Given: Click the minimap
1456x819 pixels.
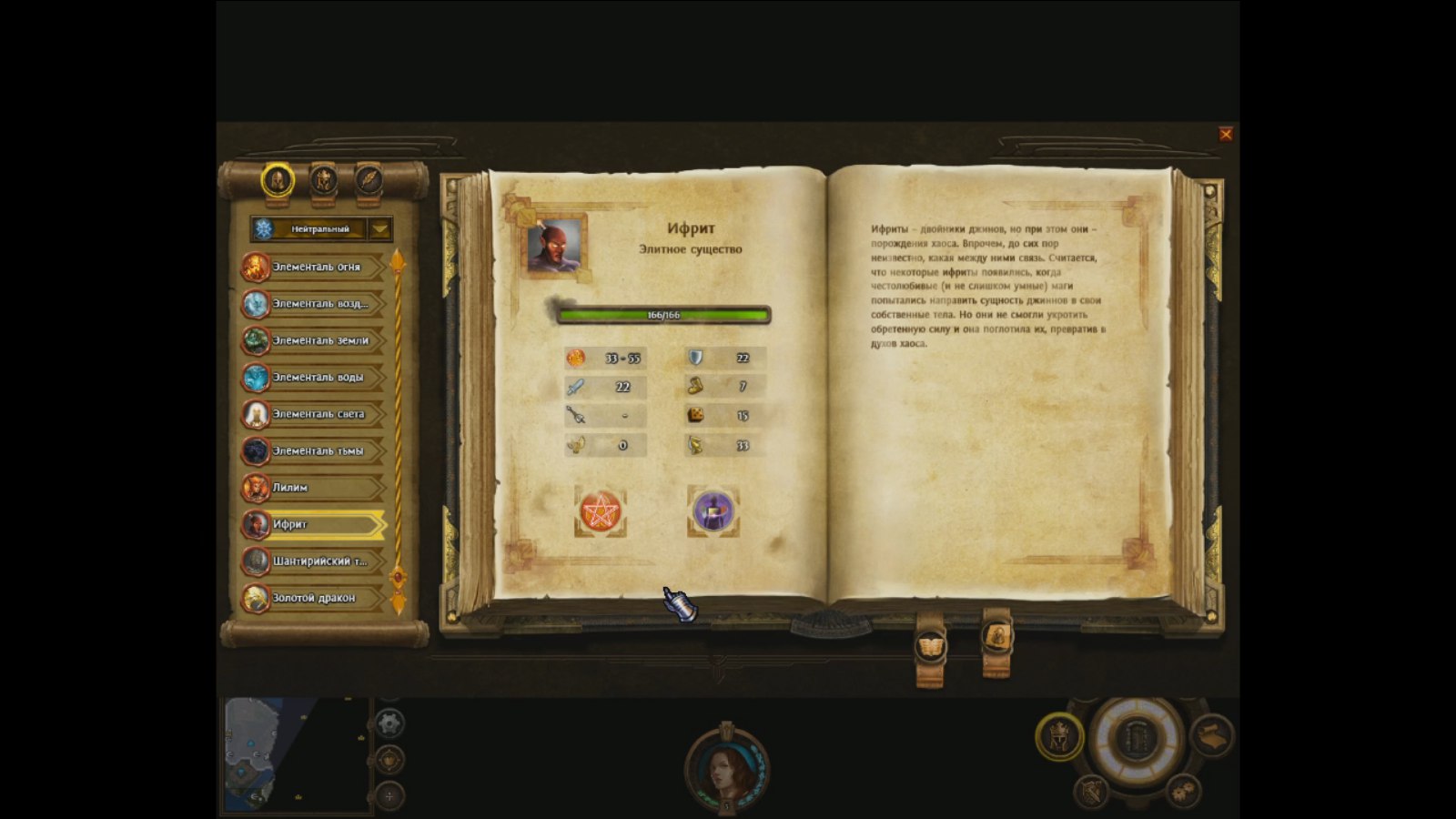Looking at the screenshot, I should coord(294,755).
